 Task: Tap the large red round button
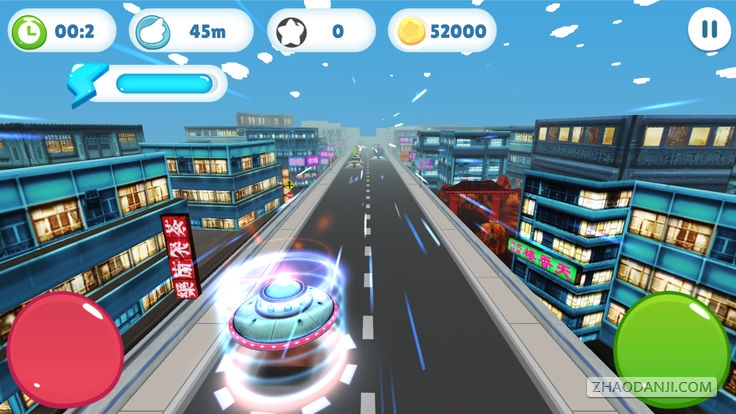click(65, 349)
